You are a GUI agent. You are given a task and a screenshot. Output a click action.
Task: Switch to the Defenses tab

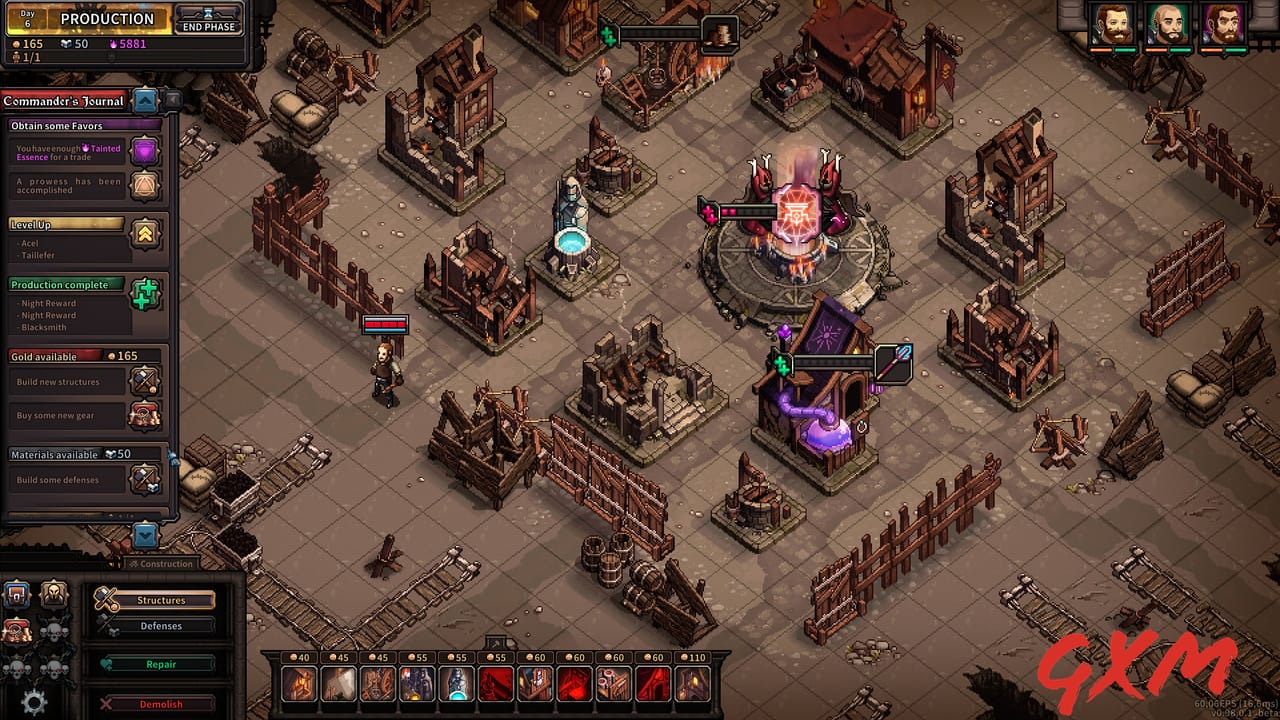tap(160, 625)
